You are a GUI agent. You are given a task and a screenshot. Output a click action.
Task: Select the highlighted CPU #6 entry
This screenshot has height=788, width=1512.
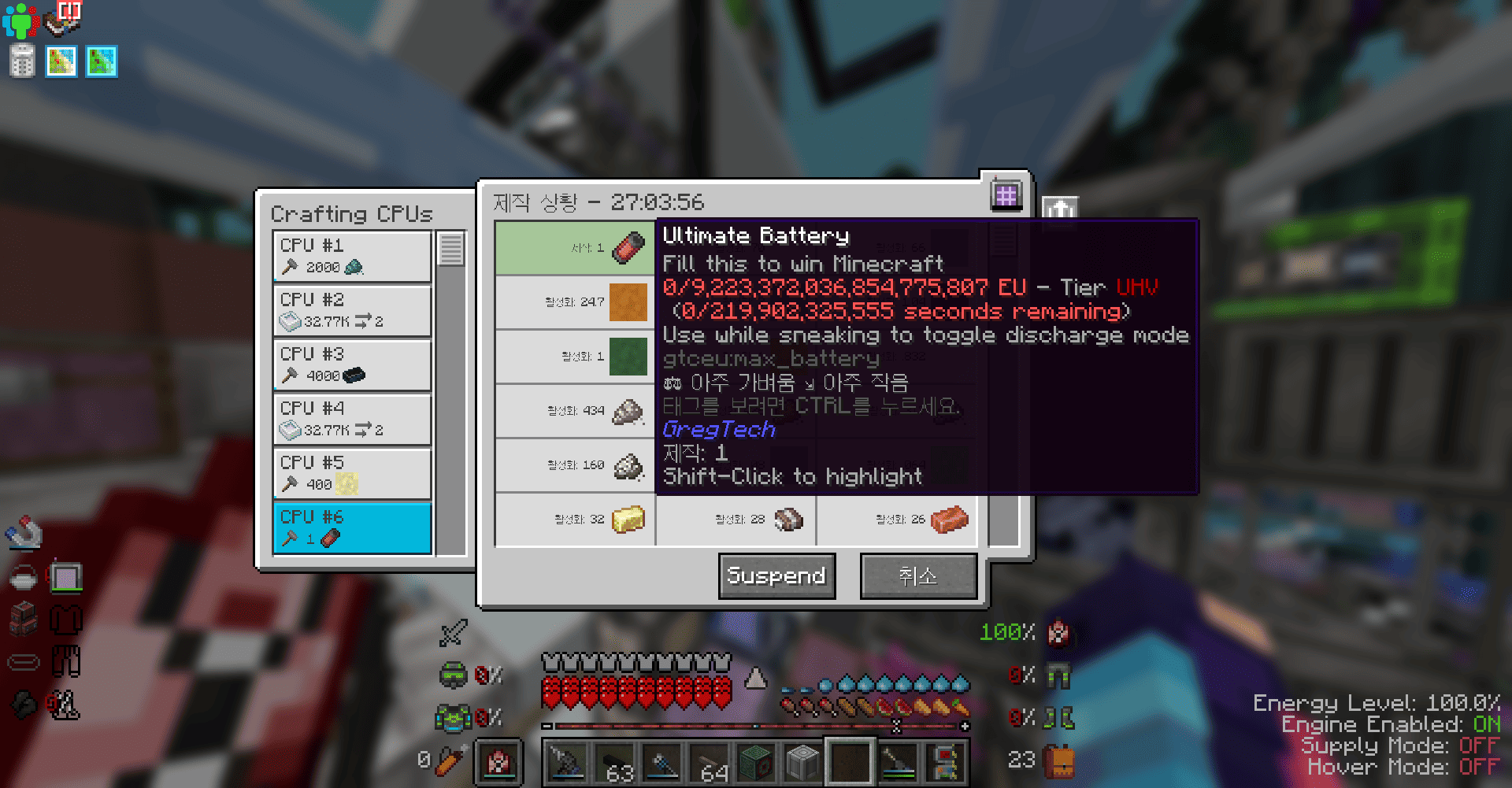351,527
